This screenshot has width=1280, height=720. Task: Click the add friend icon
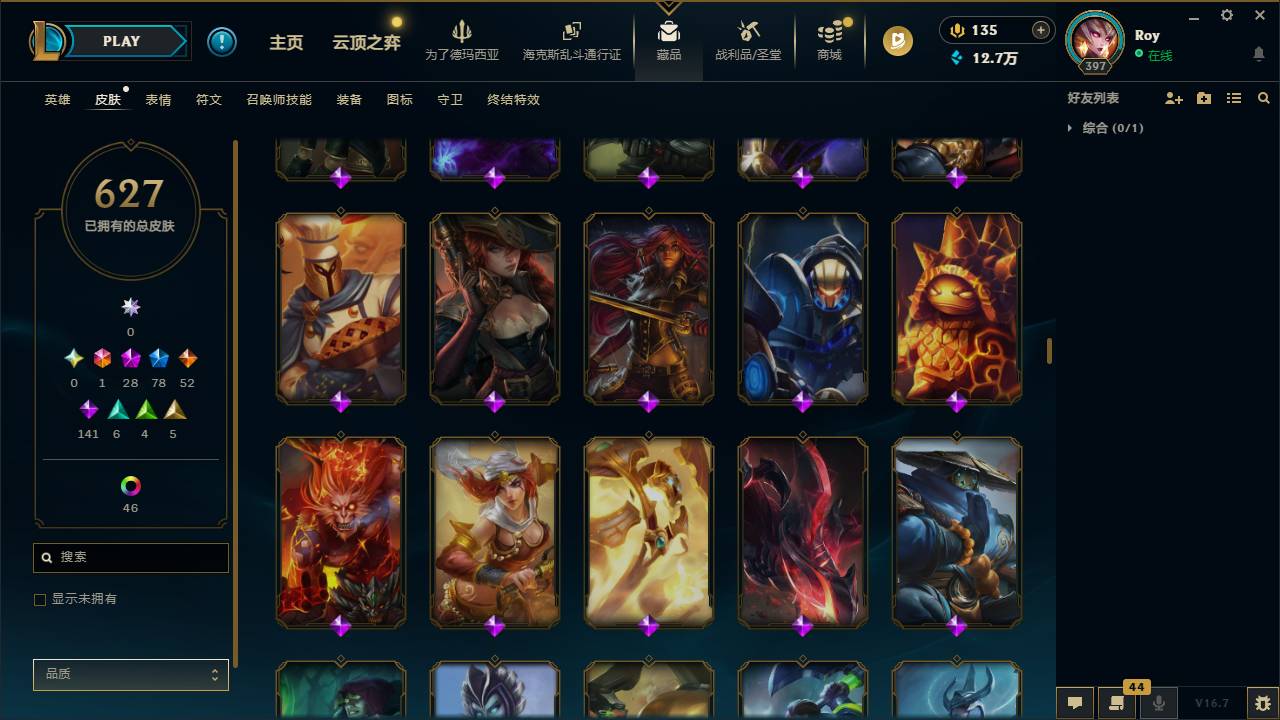point(1173,97)
